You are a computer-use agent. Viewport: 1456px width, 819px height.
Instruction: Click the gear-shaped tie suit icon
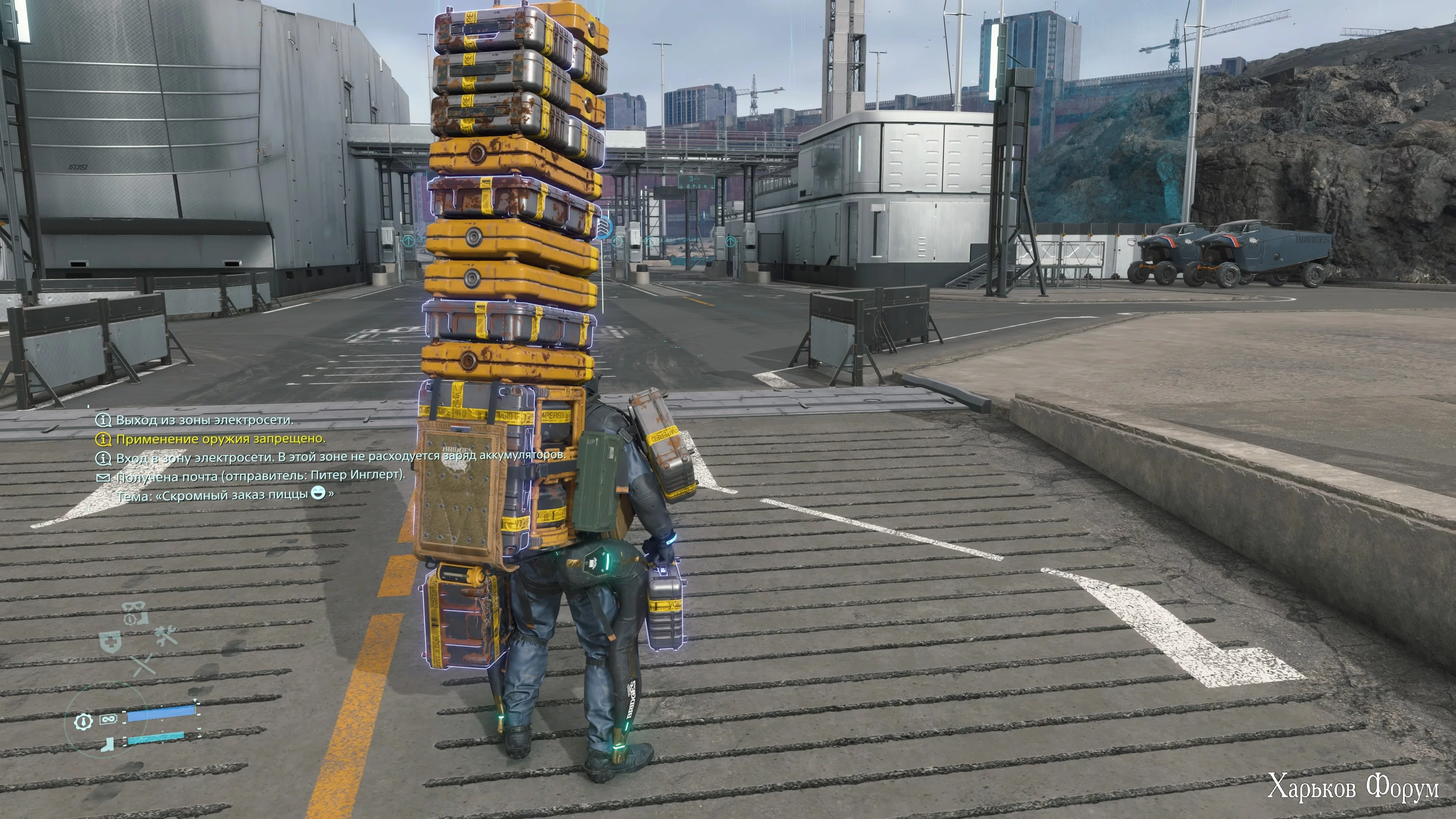tap(84, 721)
